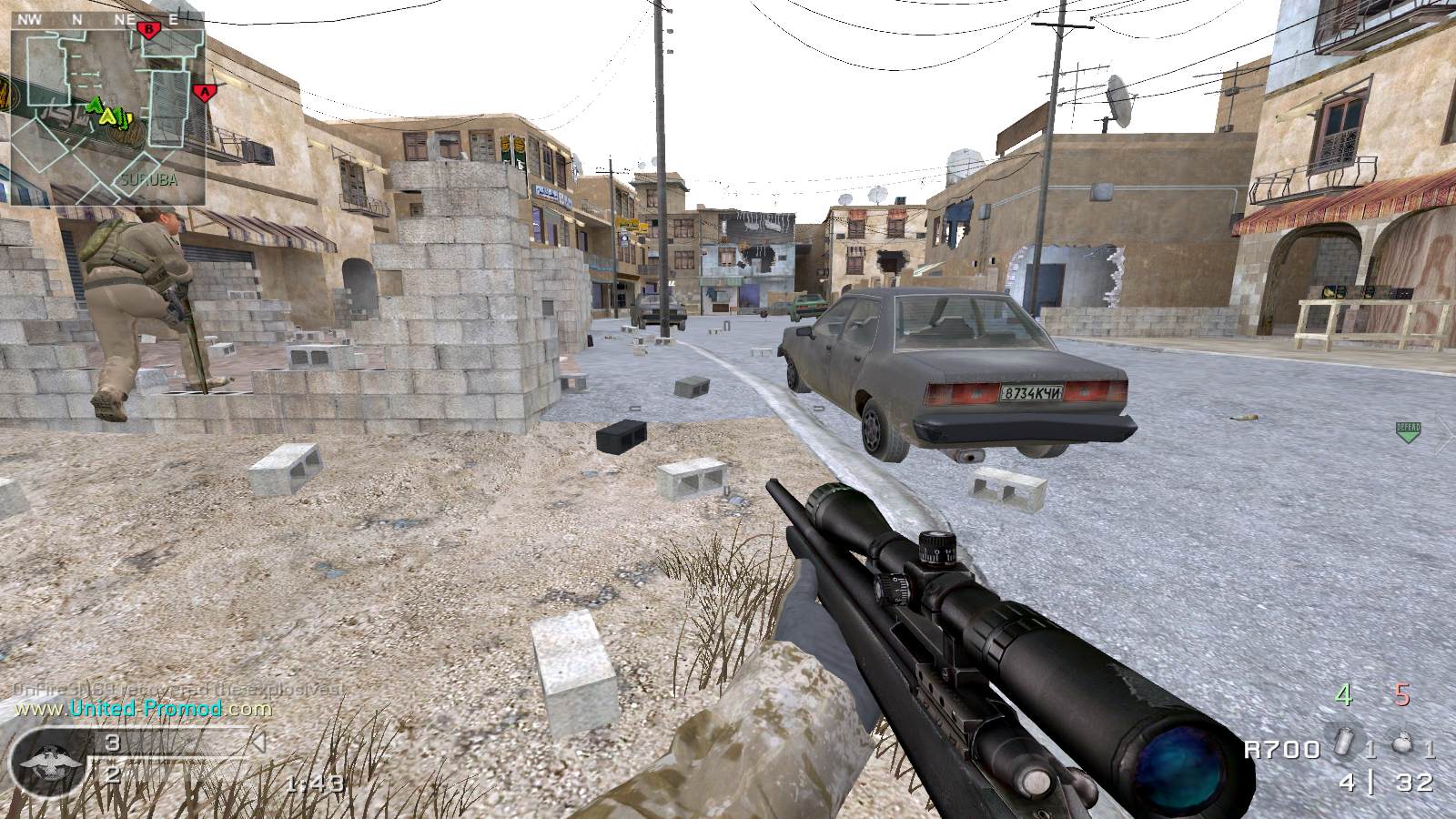Viewport: 1456px width, 819px height.
Task: Click the green Defend objective arrow
Action: click(1408, 431)
